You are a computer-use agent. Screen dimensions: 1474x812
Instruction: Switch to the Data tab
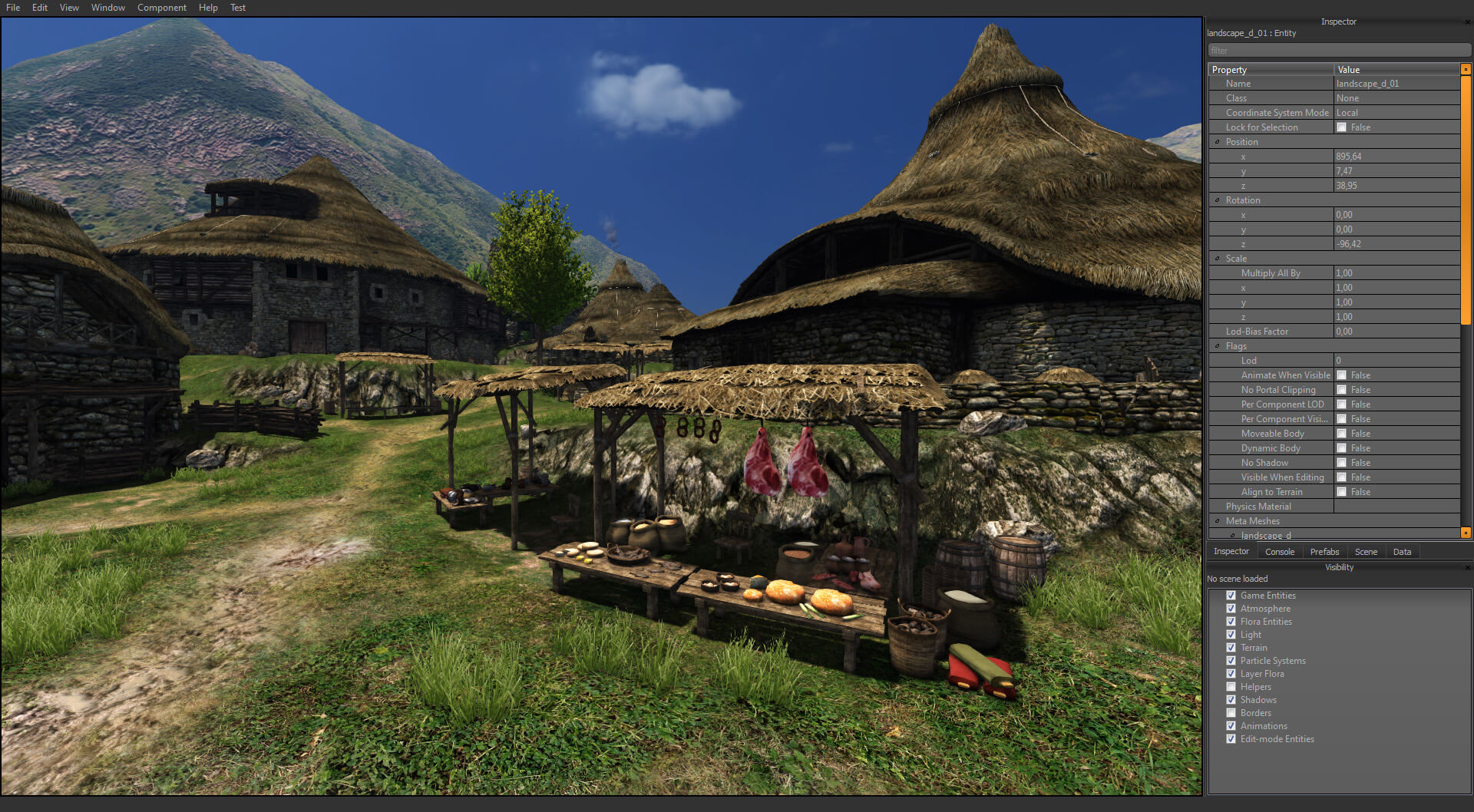(x=1402, y=551)
